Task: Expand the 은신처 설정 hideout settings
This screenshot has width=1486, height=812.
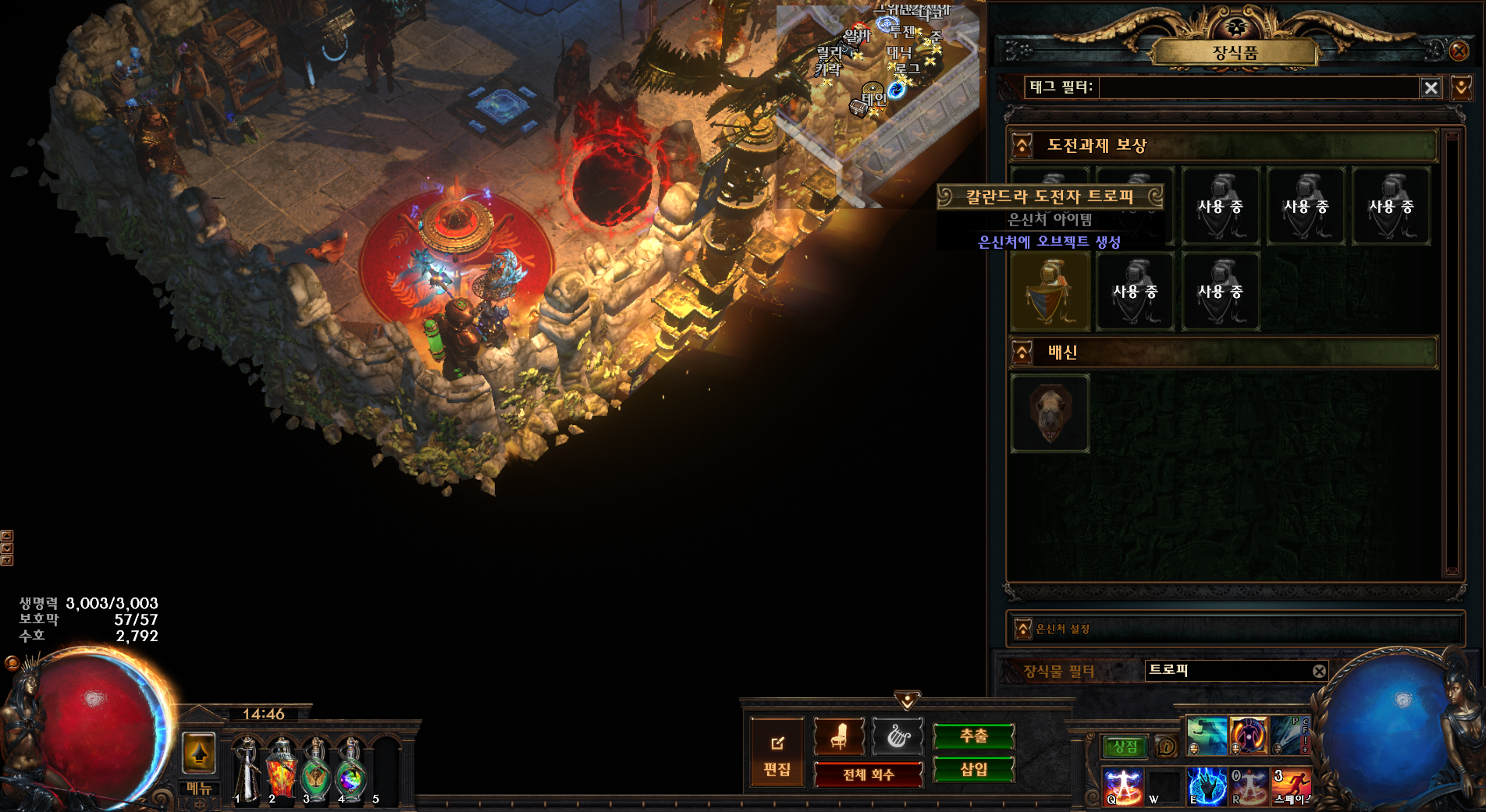Action: 1022,629
